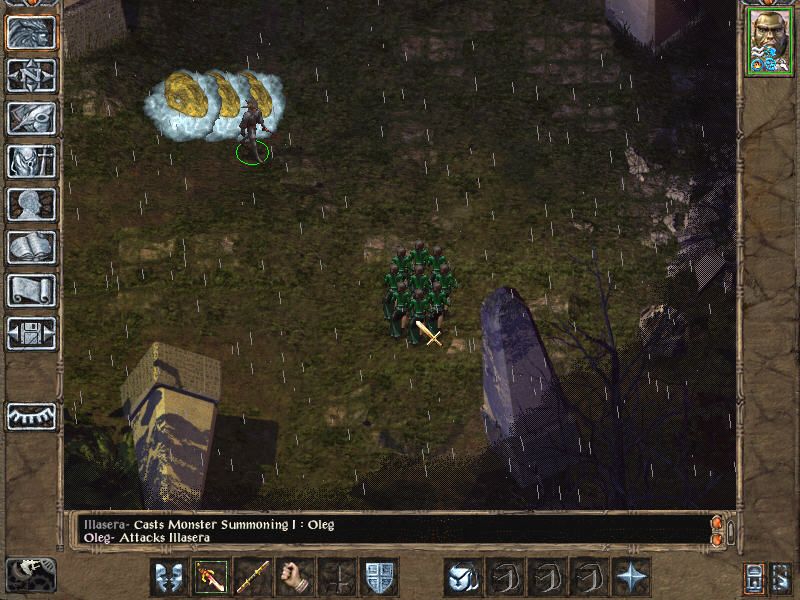Screen dimensions: 800x600
Task: Select the quarterstaff weapon slot
Action: coord(253,577)
